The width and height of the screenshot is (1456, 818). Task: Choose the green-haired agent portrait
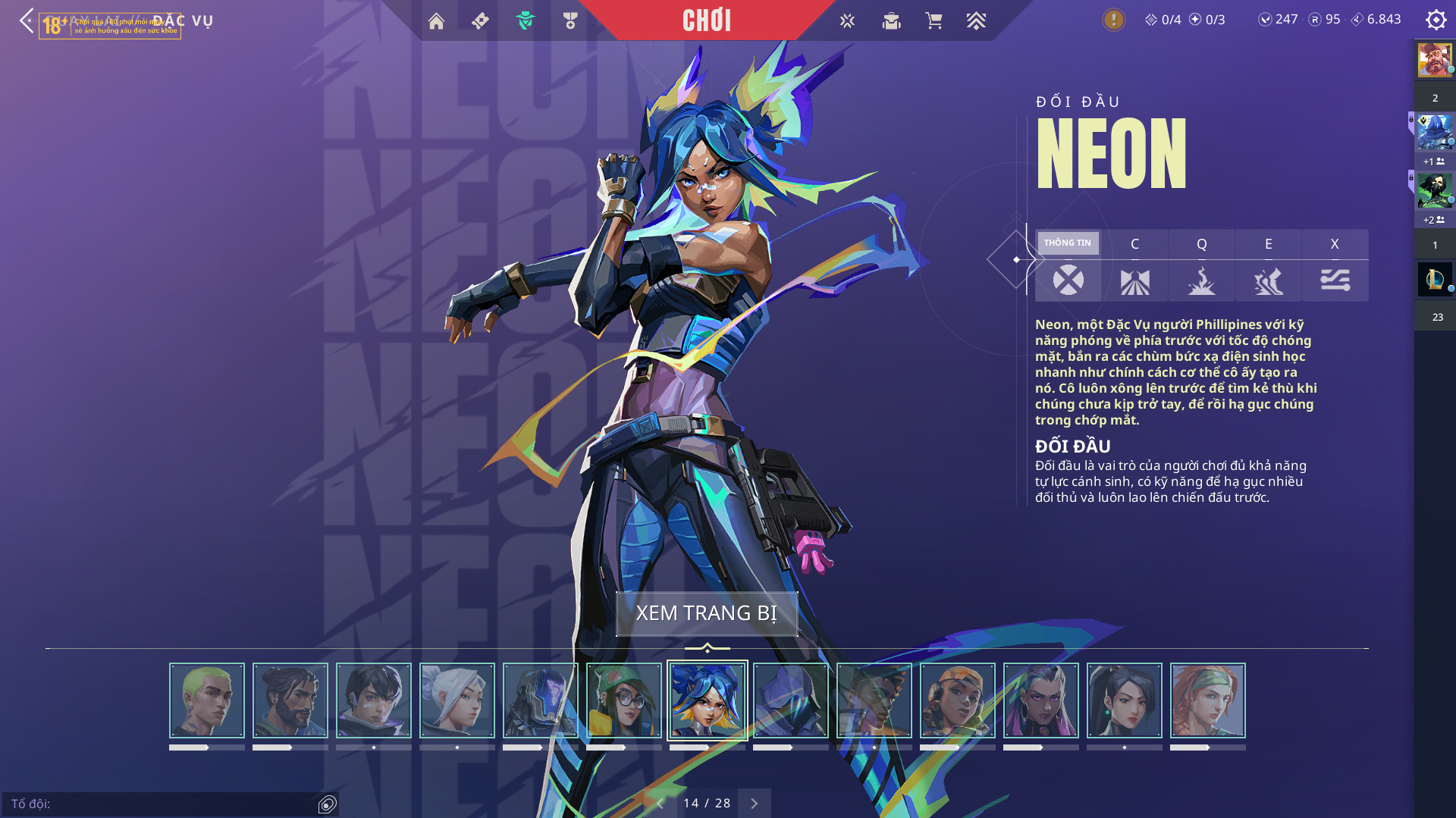click(207, 700)
